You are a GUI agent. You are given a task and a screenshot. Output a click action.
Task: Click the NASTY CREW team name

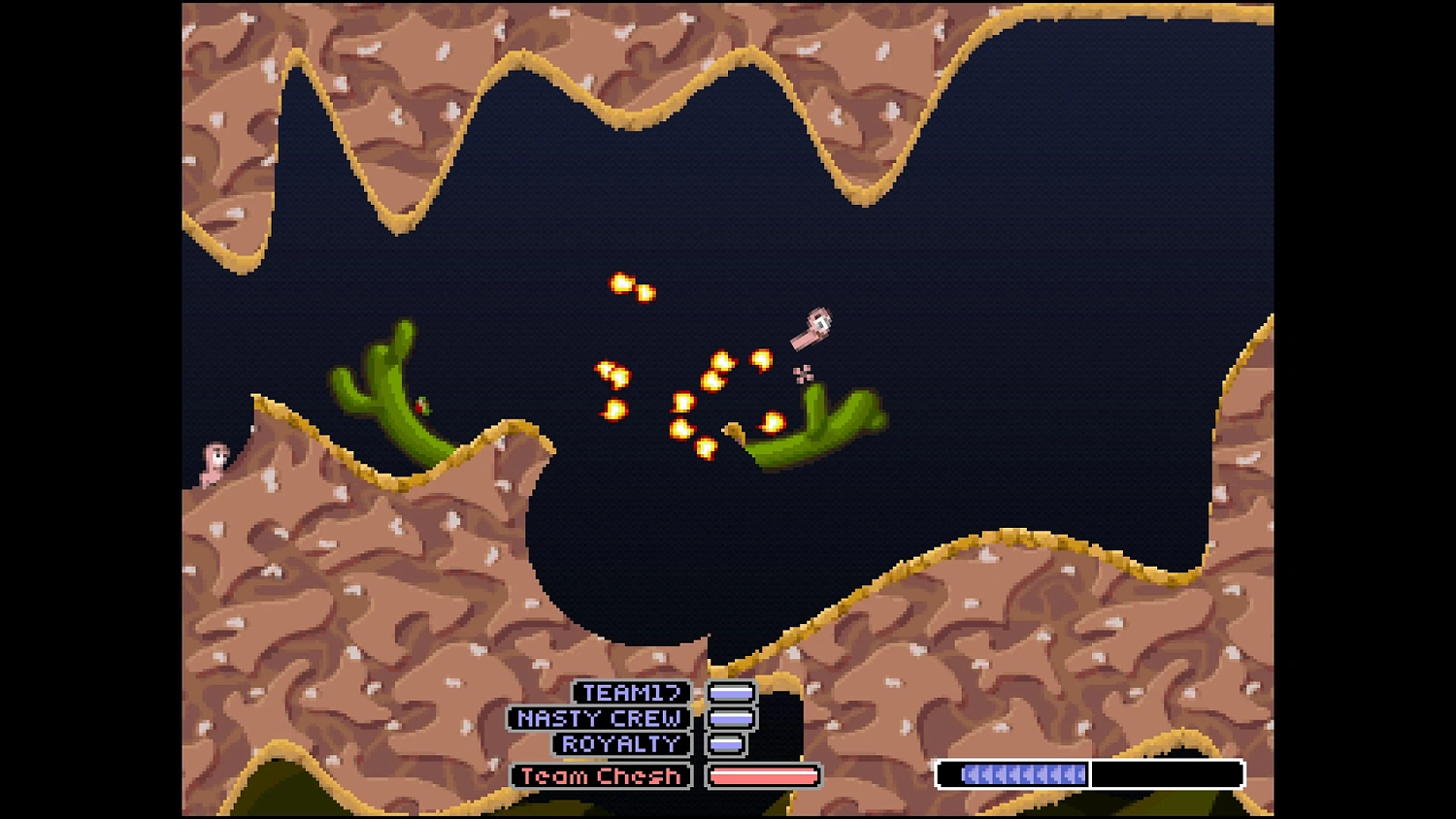600,719
